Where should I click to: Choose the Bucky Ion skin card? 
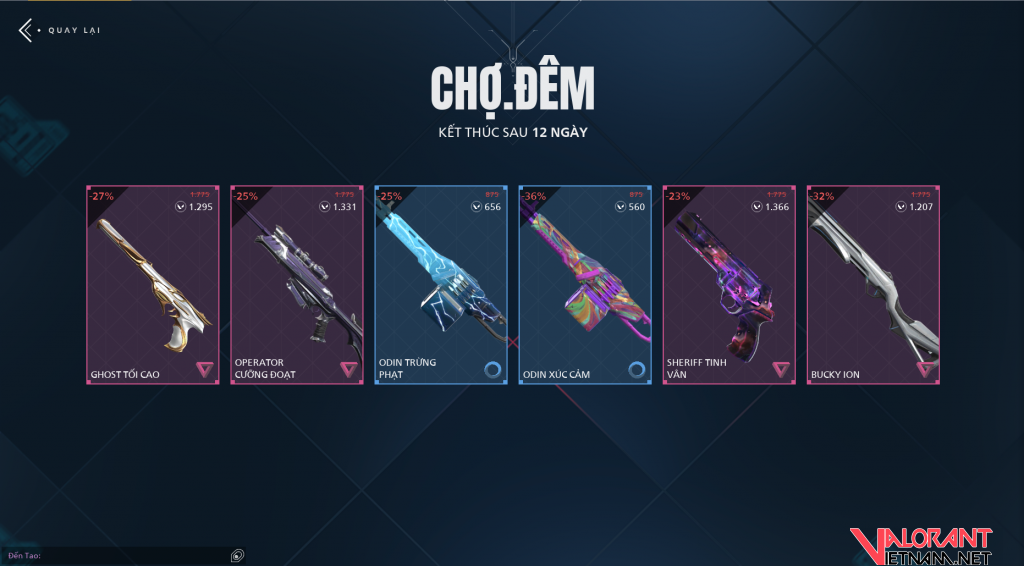tap(873, 285)
